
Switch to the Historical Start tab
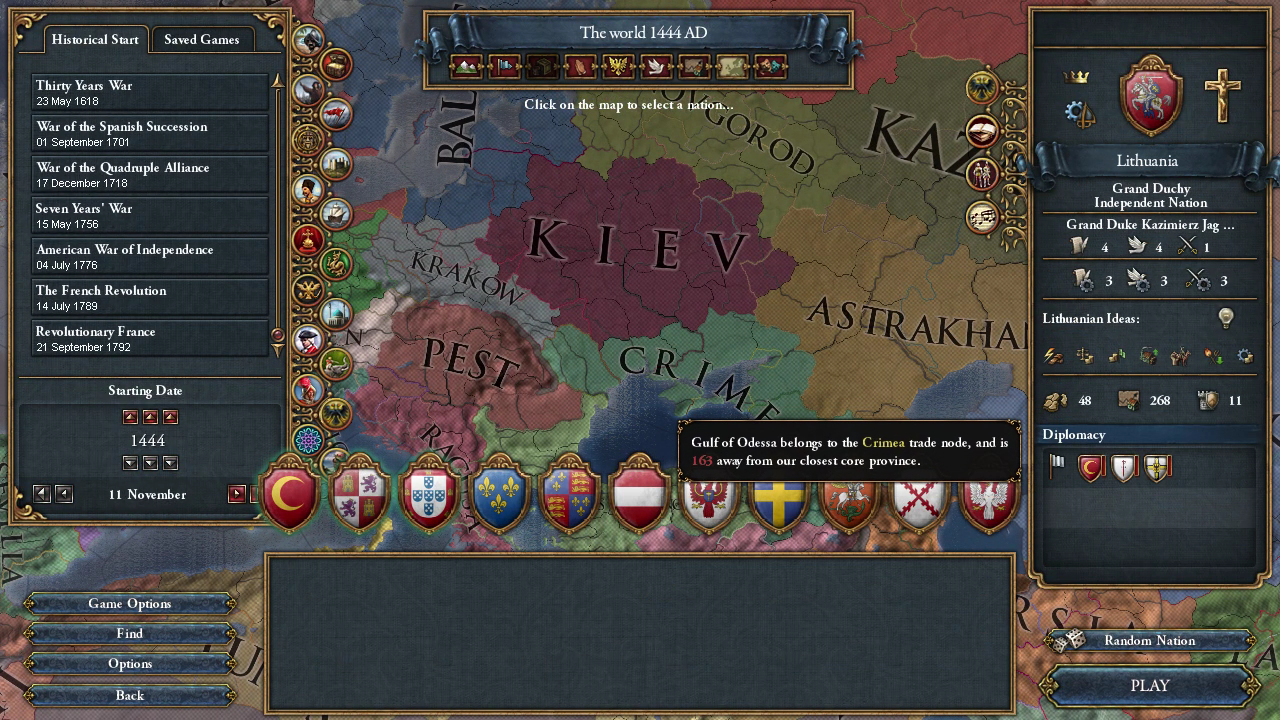94,40
